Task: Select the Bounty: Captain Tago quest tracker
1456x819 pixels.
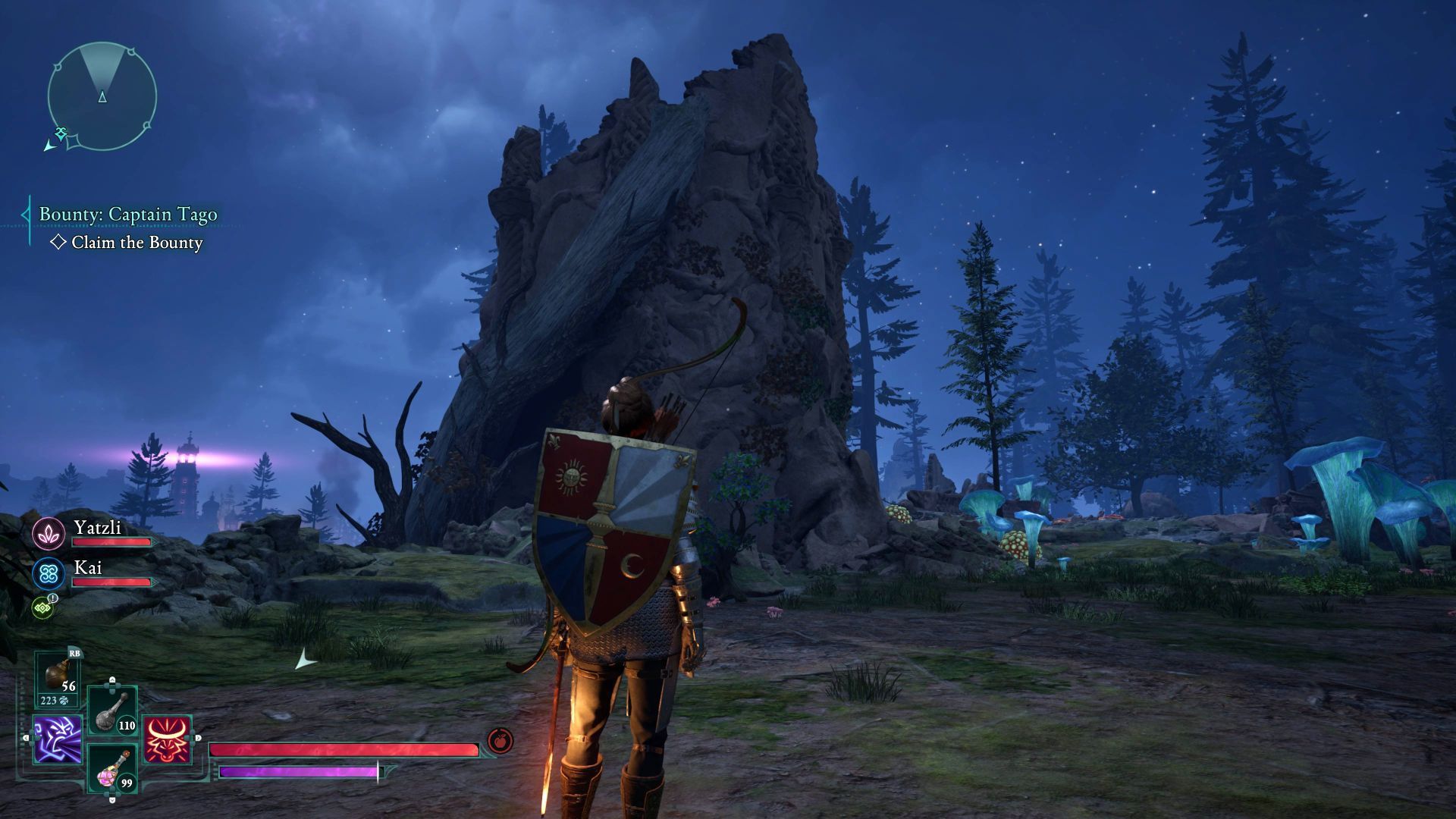Action: coord(127,215)
